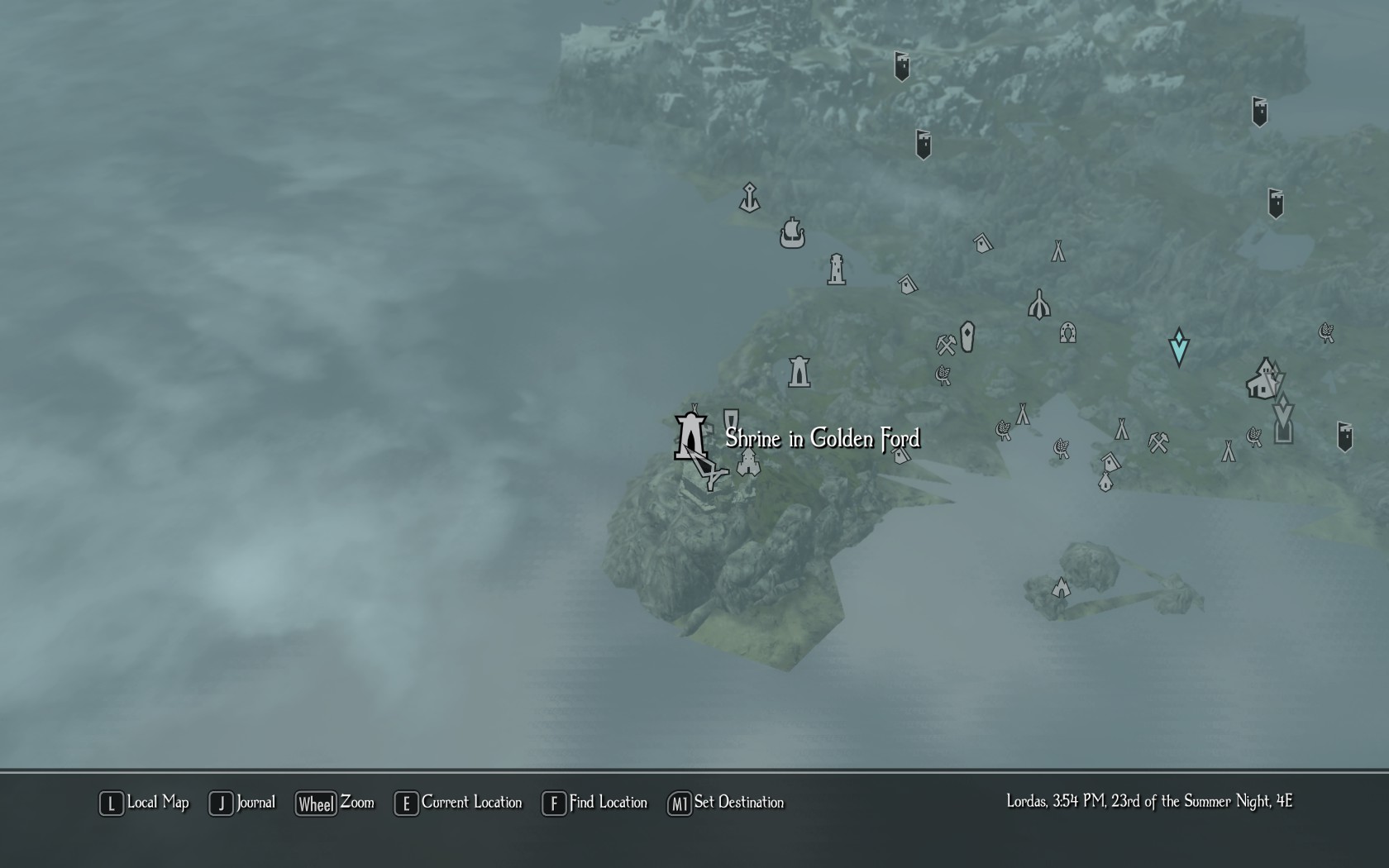Select the three-pronged grove map marker
1389x868 pixels.
pos(1039,305)
